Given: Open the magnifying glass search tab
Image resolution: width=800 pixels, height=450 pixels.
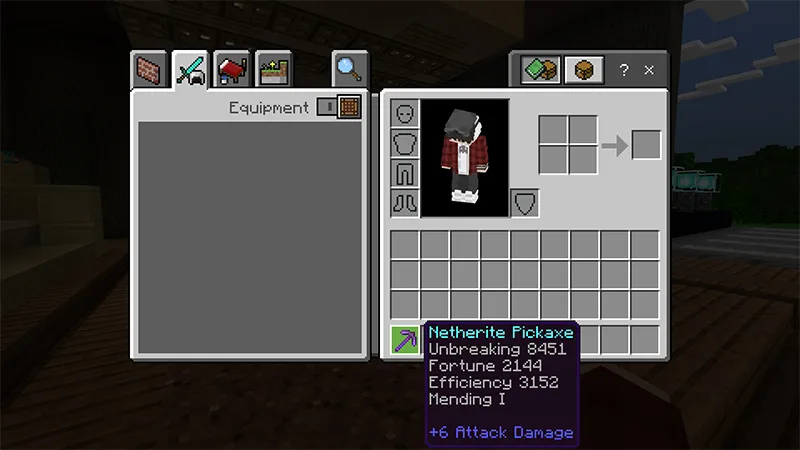Looking at the screenshot, I should [349, 69].
